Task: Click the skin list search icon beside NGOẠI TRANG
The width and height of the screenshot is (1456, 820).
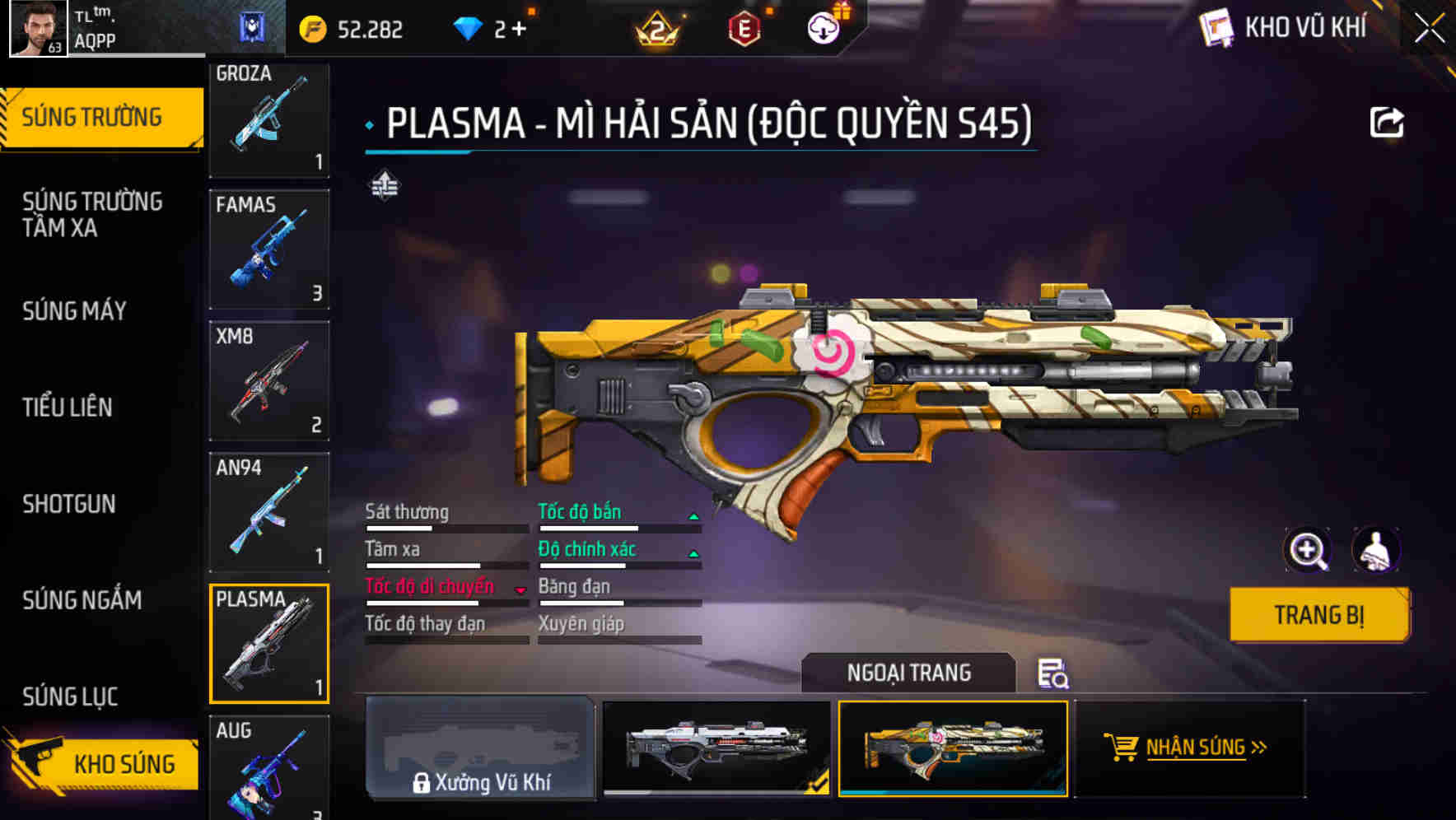Action: point(1054,675)
